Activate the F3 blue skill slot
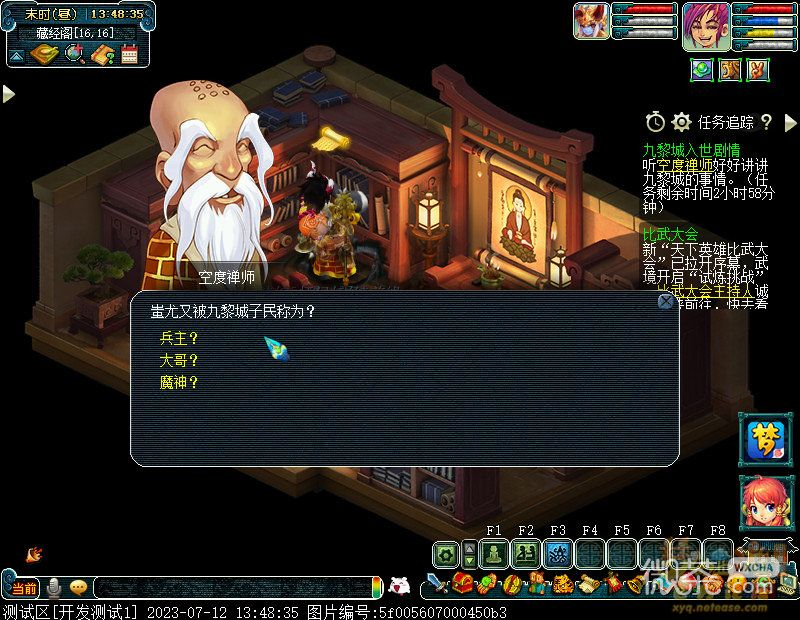800x620 pixels. click(558, 554)
